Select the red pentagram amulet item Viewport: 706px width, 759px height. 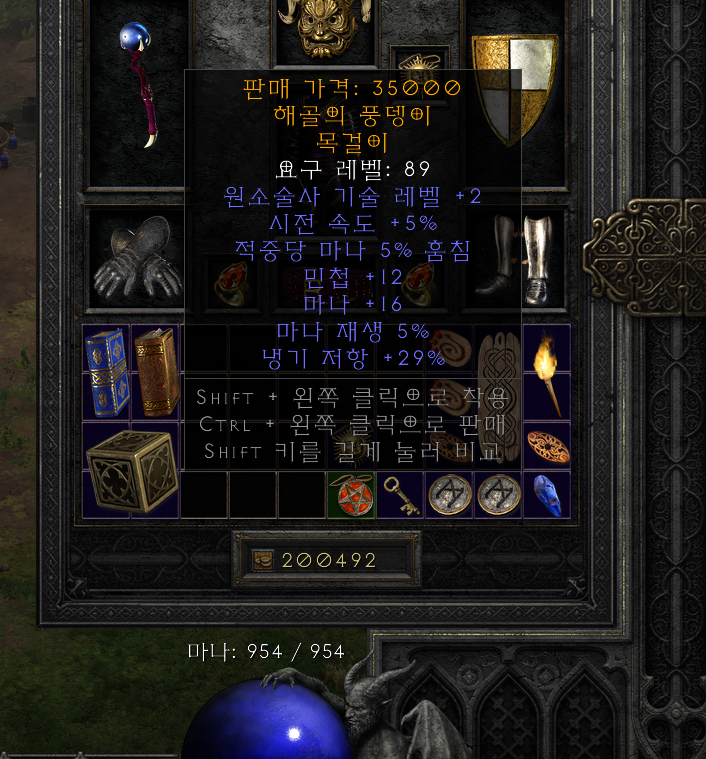pos(351,496)
